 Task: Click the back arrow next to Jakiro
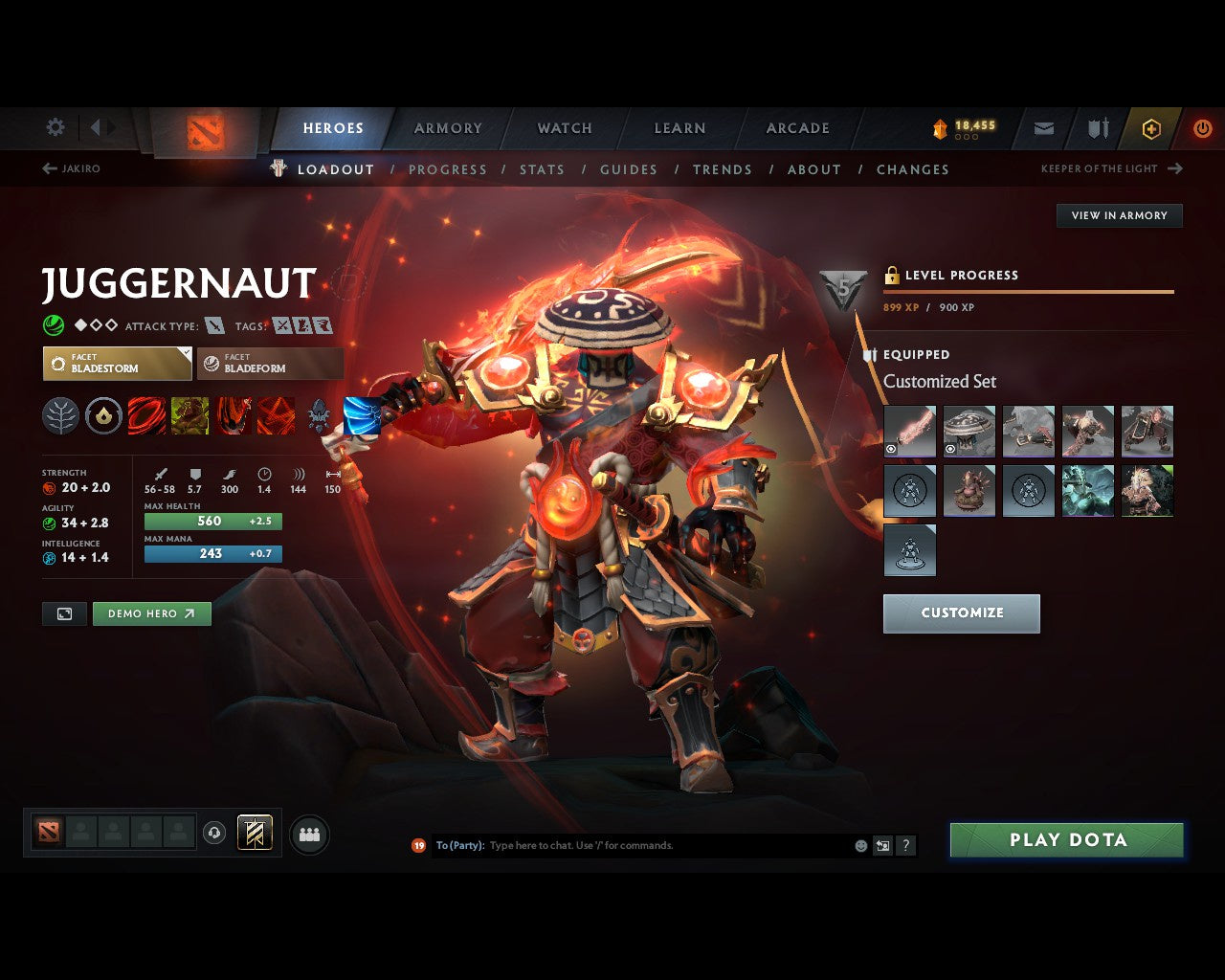click(x=48, y=167)
